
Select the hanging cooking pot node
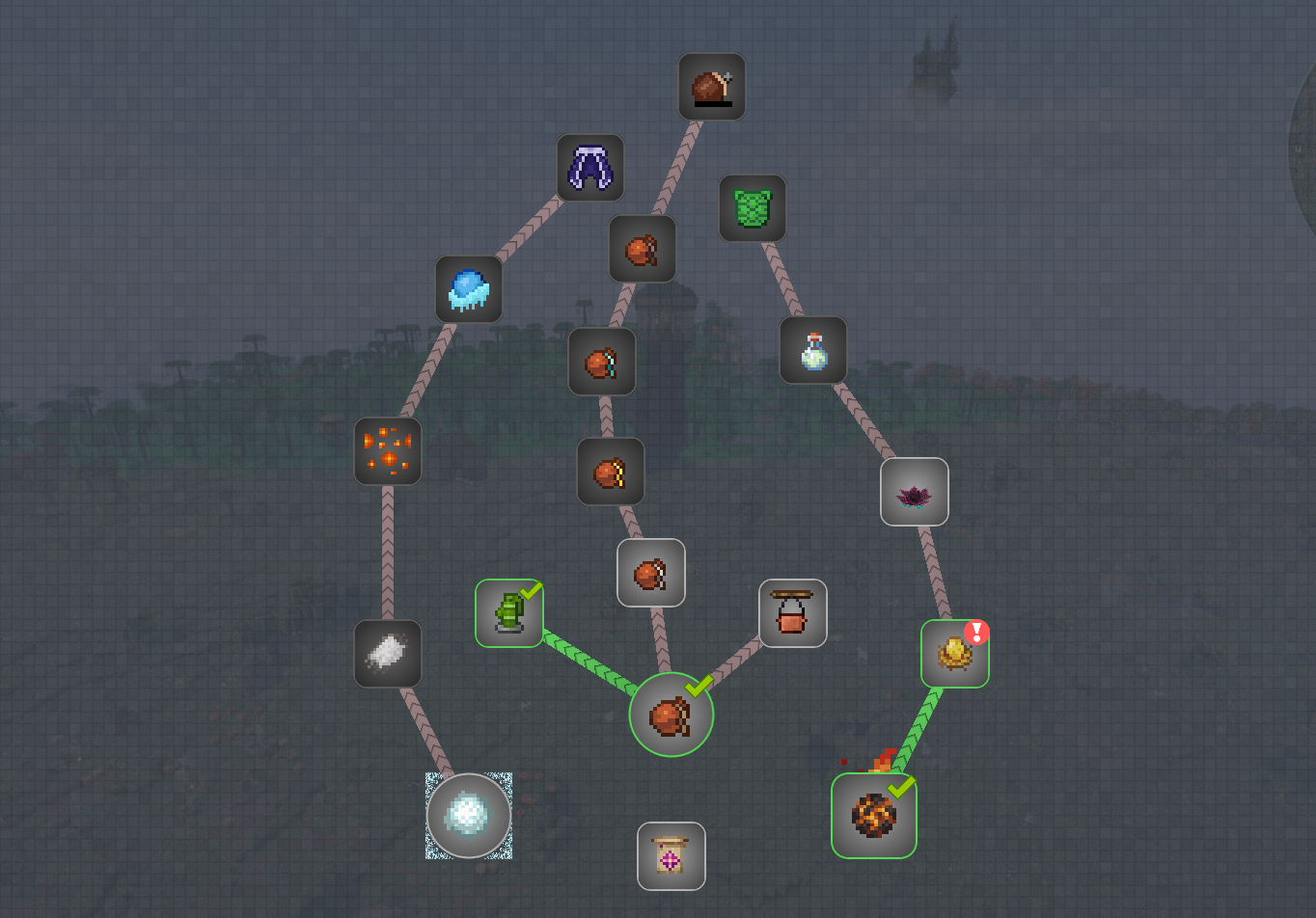pyautogui.click(x=792, y=611)
